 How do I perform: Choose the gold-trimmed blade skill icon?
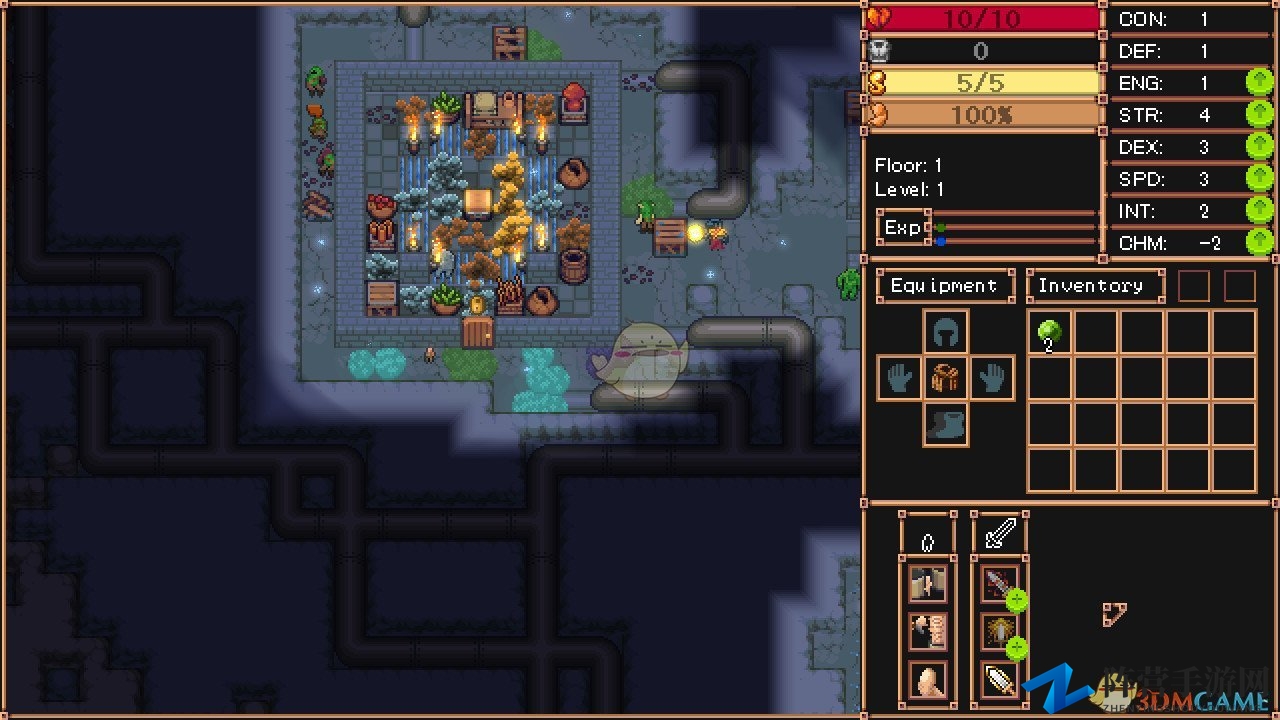click(x=1000, y=680)
